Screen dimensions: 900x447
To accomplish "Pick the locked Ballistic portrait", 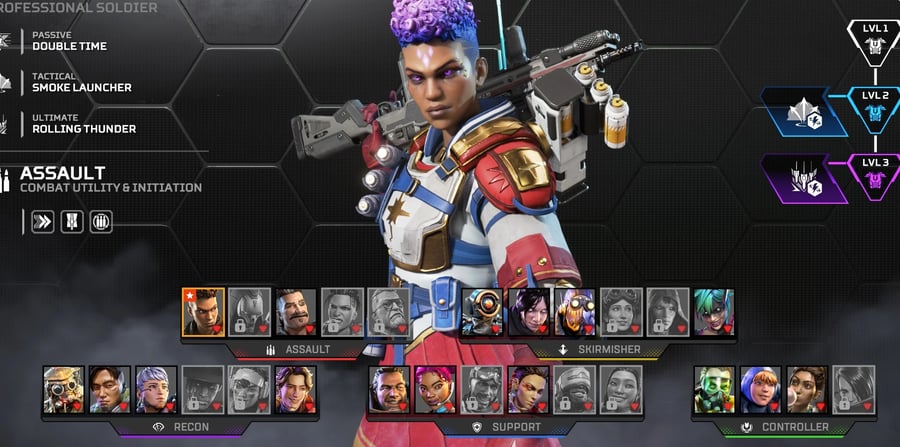I will click(x=387, y=312).
